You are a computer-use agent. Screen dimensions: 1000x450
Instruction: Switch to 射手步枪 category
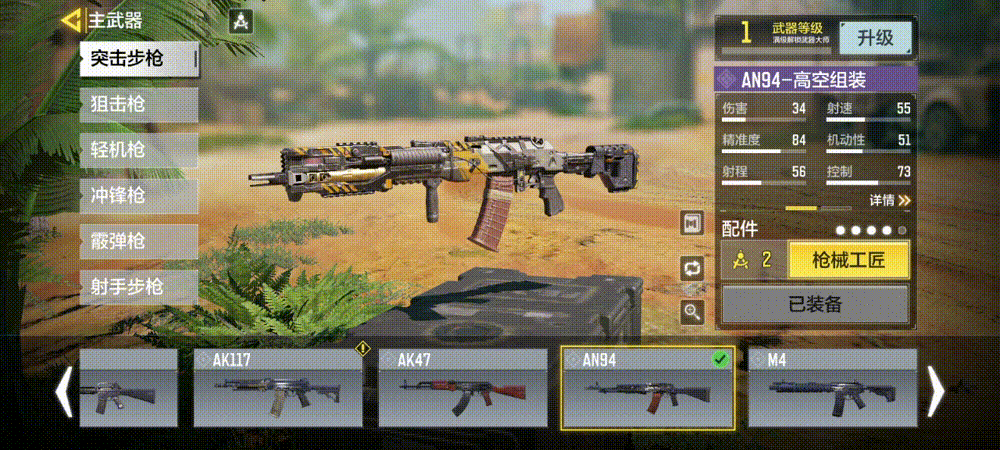pos(139,288)
